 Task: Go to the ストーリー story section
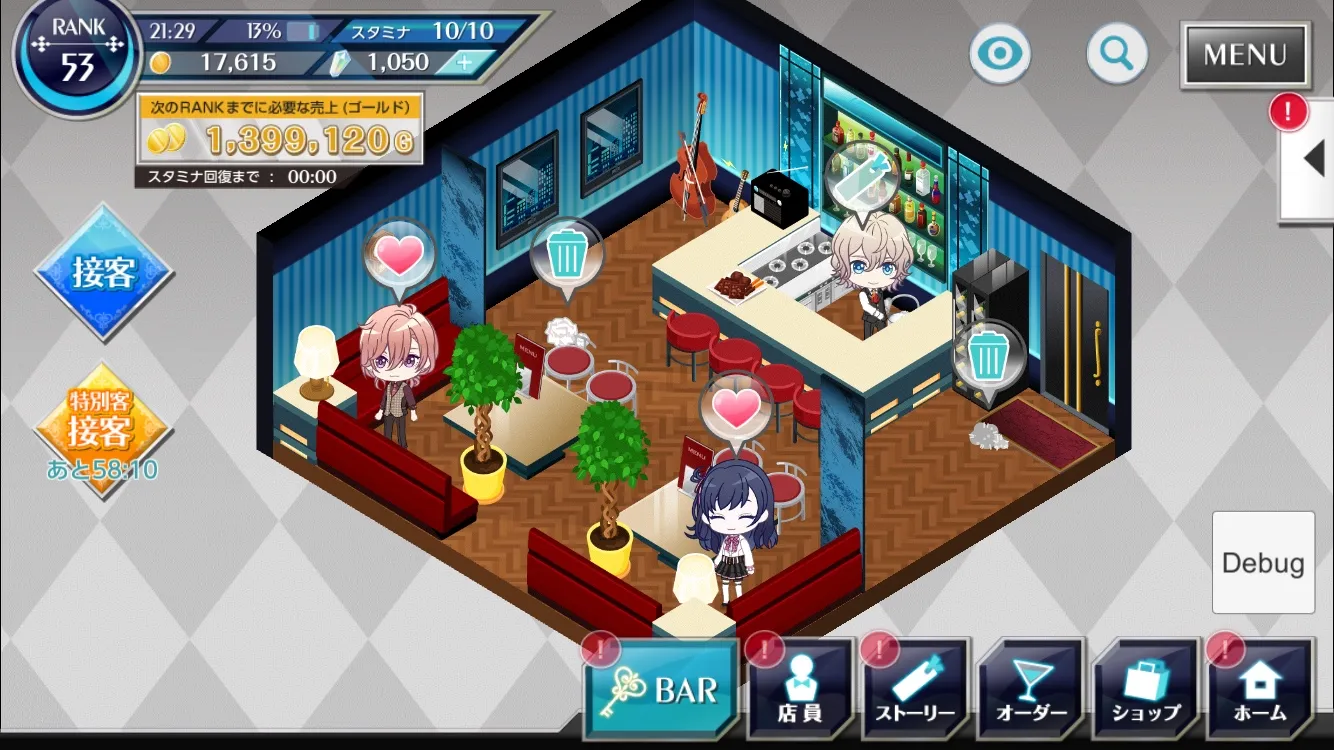point(916,690)
